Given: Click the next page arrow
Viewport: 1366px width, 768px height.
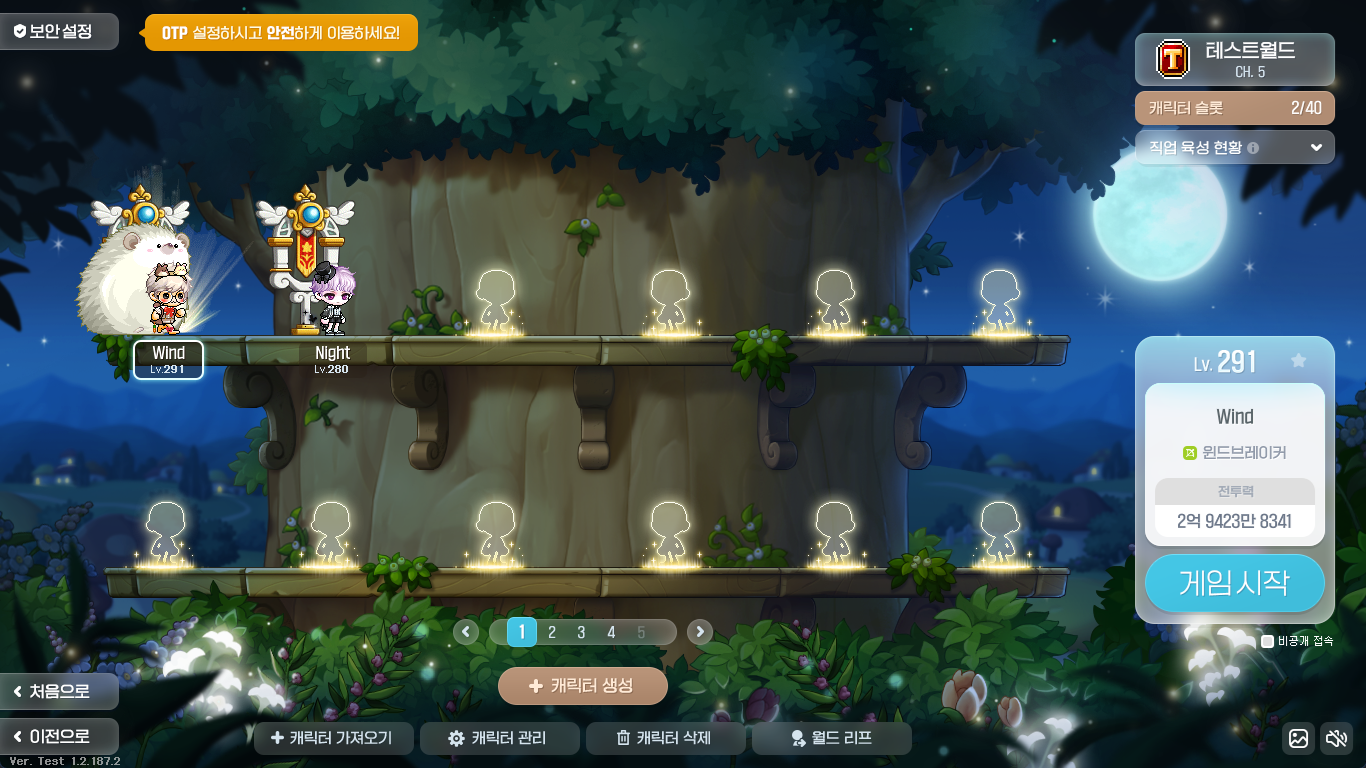Looking at the screenshot, I should [700, 632].
